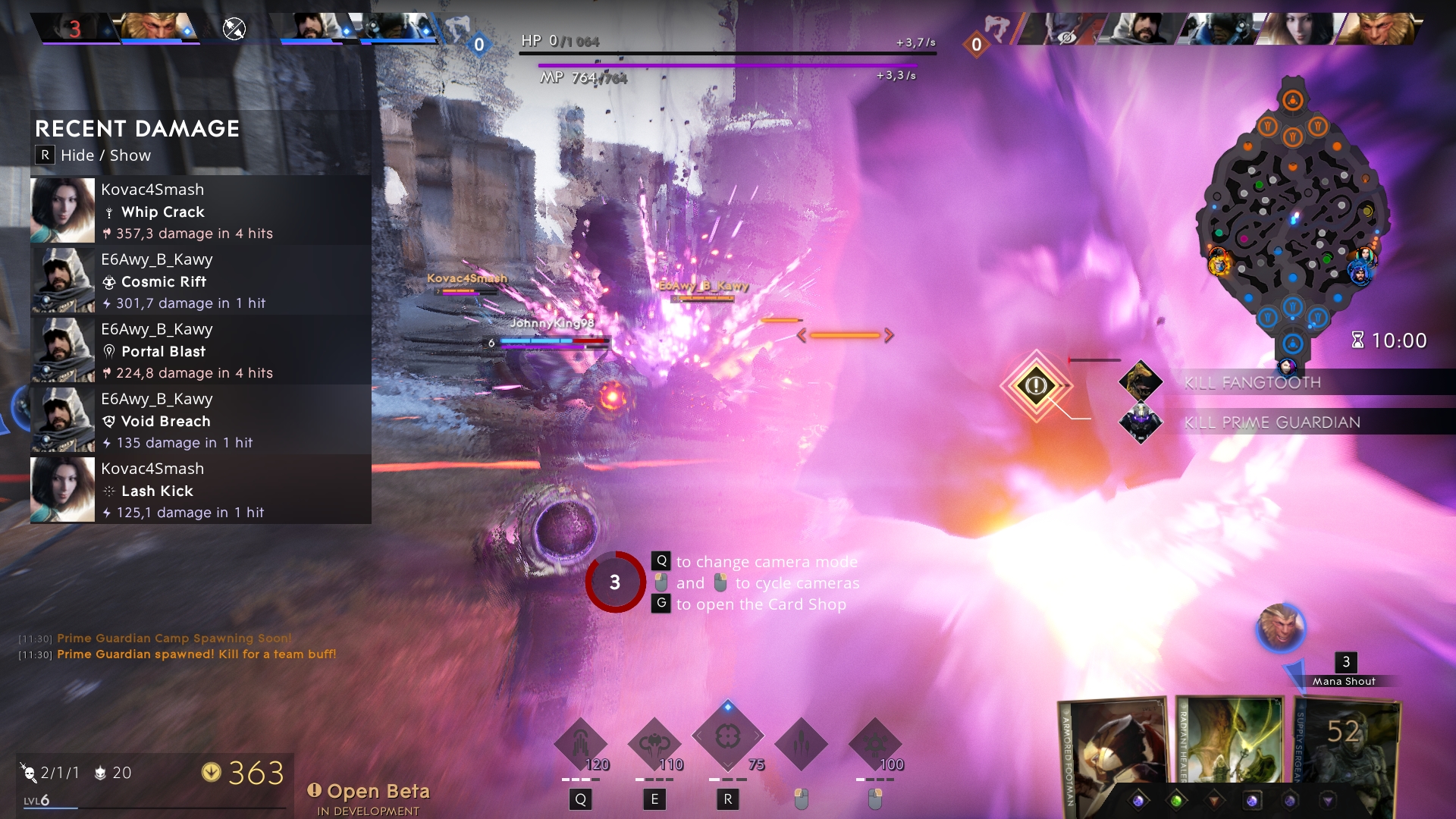1456x819 pixels.
Task: Select the Whip Crack damage entry
Action: tap(200, 211)
